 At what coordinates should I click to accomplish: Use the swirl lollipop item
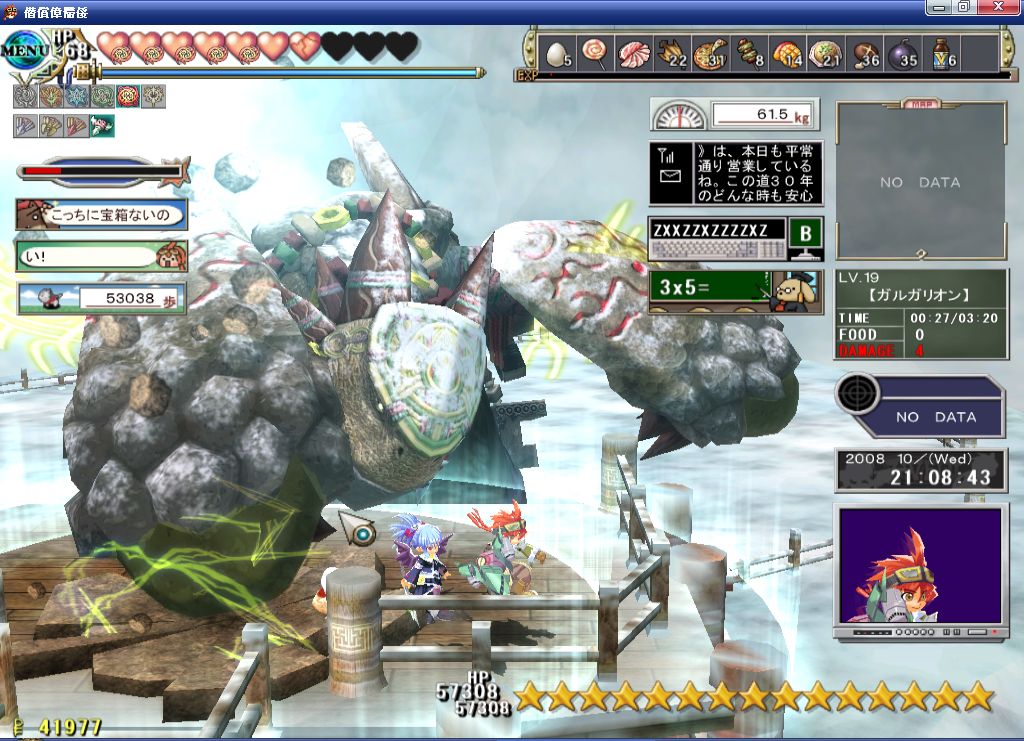point(594,54)
